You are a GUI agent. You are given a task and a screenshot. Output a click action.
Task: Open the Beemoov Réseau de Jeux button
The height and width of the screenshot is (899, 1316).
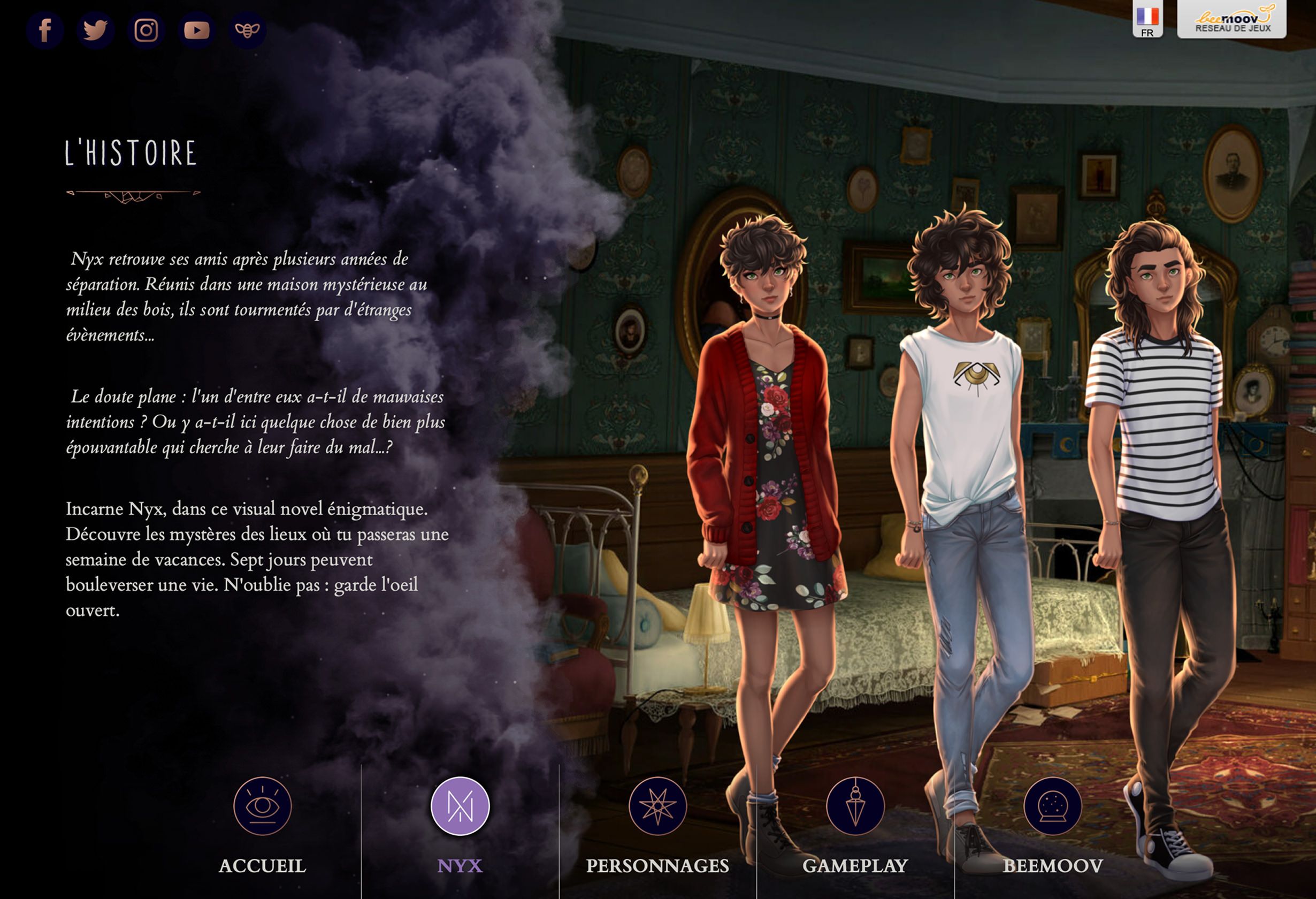point(1231,20)
